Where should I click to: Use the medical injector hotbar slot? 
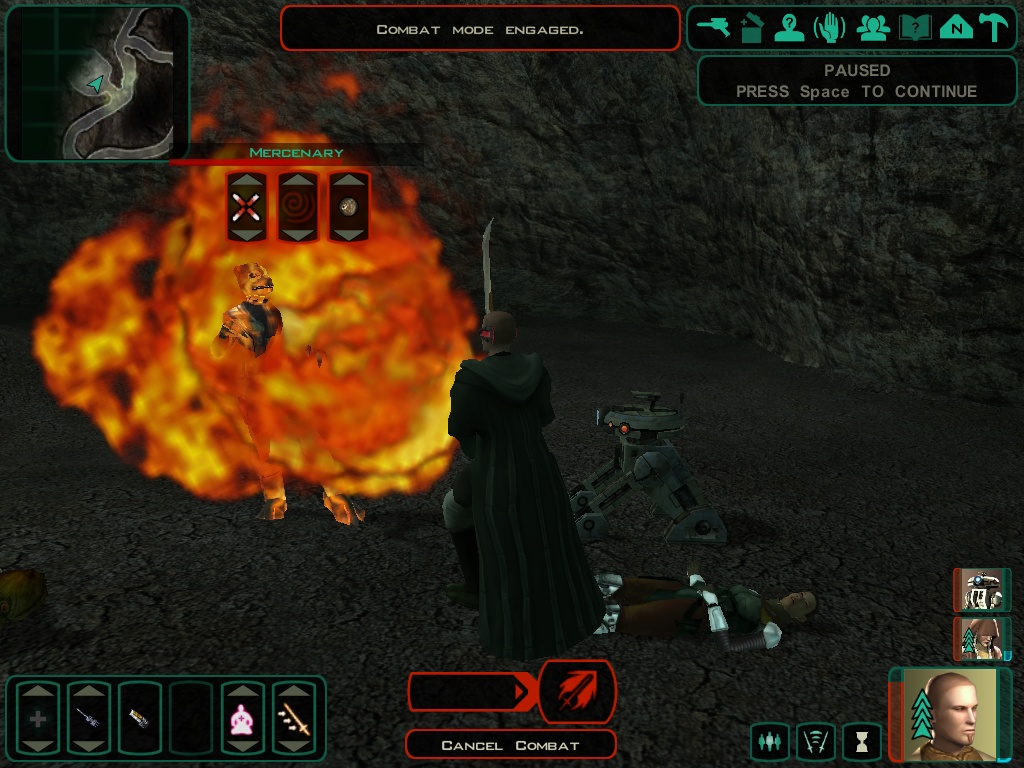(89, 718)
